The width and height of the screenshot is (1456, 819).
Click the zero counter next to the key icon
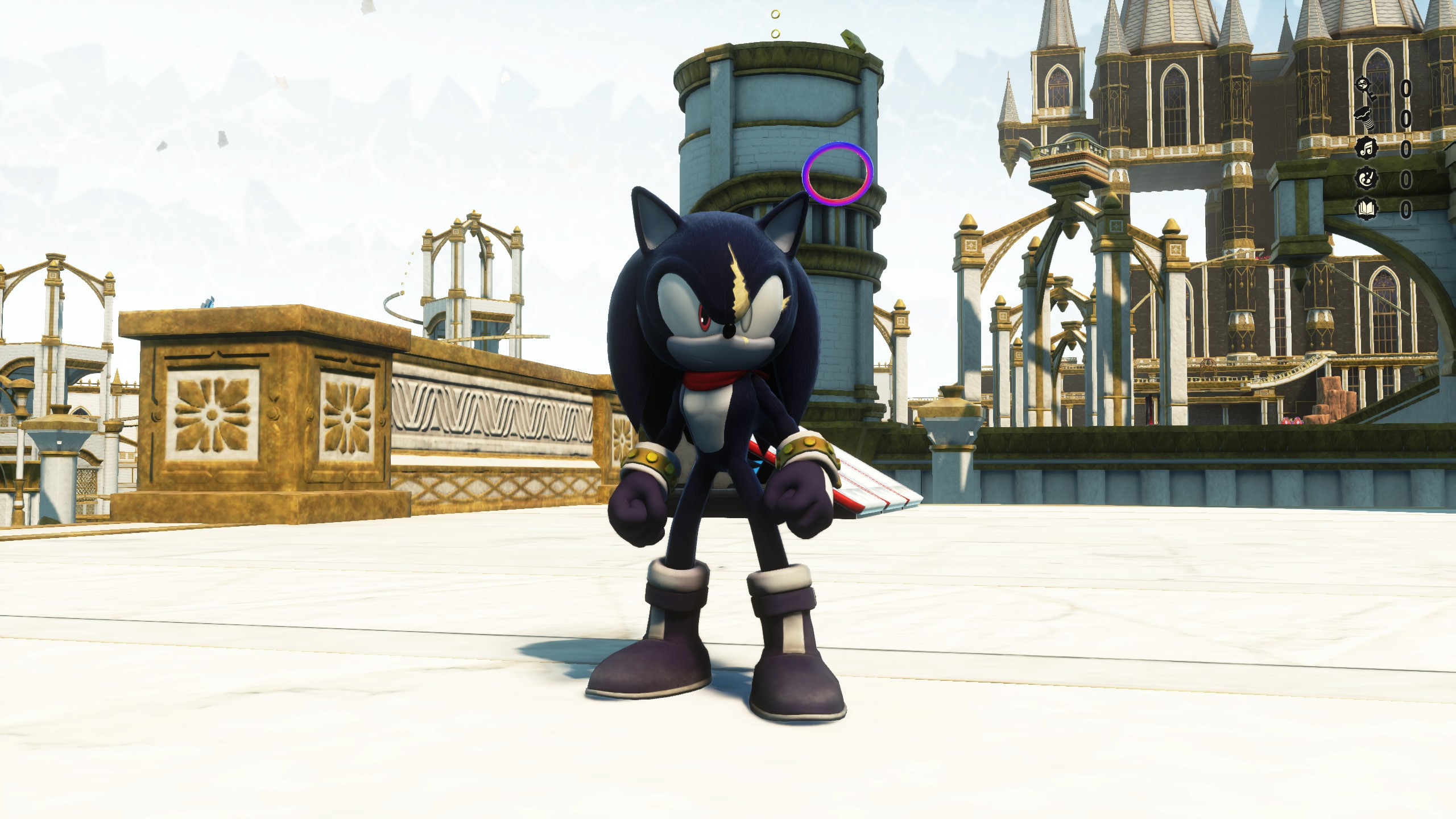[x=1407, y=89]
